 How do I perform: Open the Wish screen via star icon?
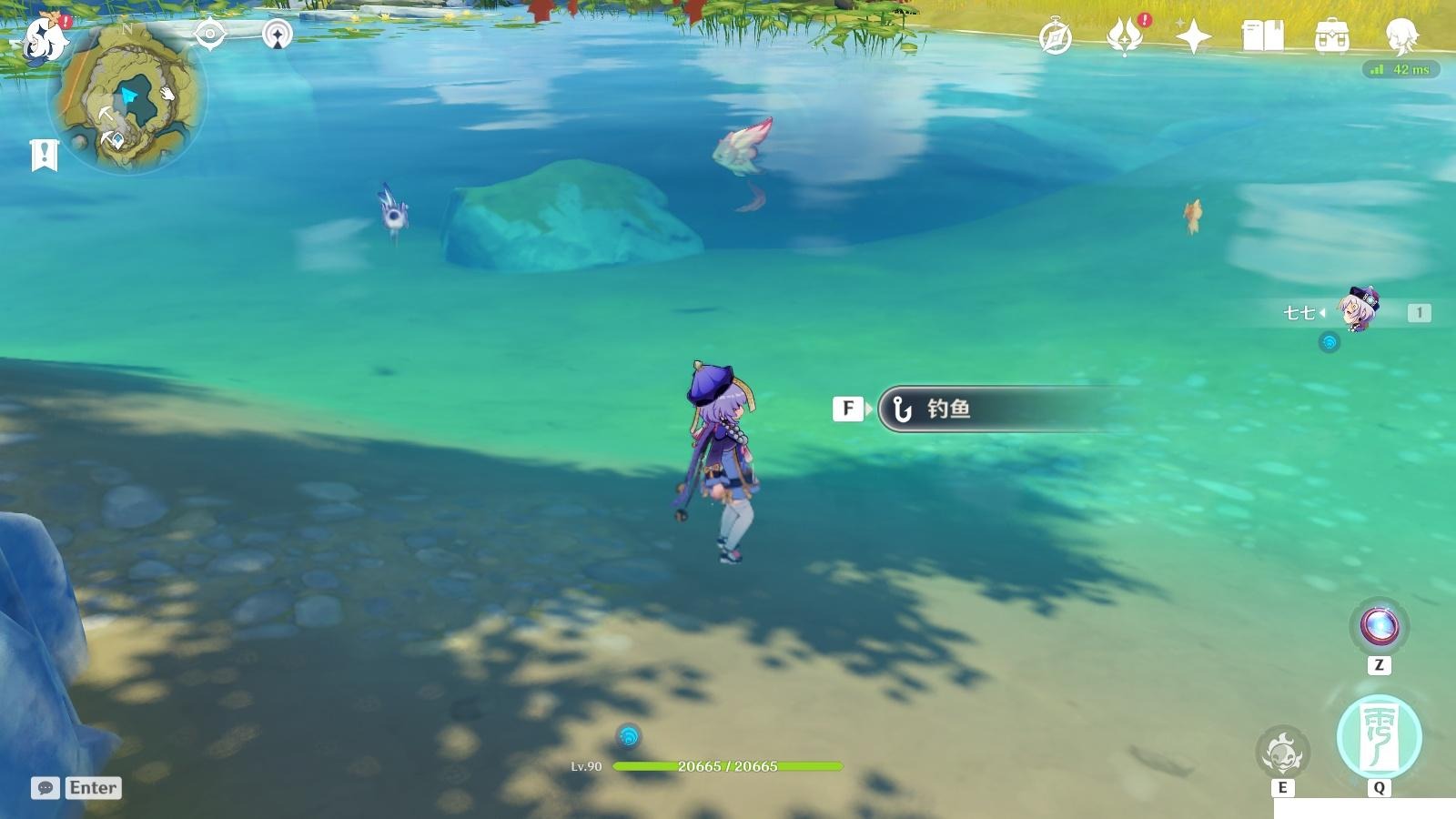(x=1195, y=36)
